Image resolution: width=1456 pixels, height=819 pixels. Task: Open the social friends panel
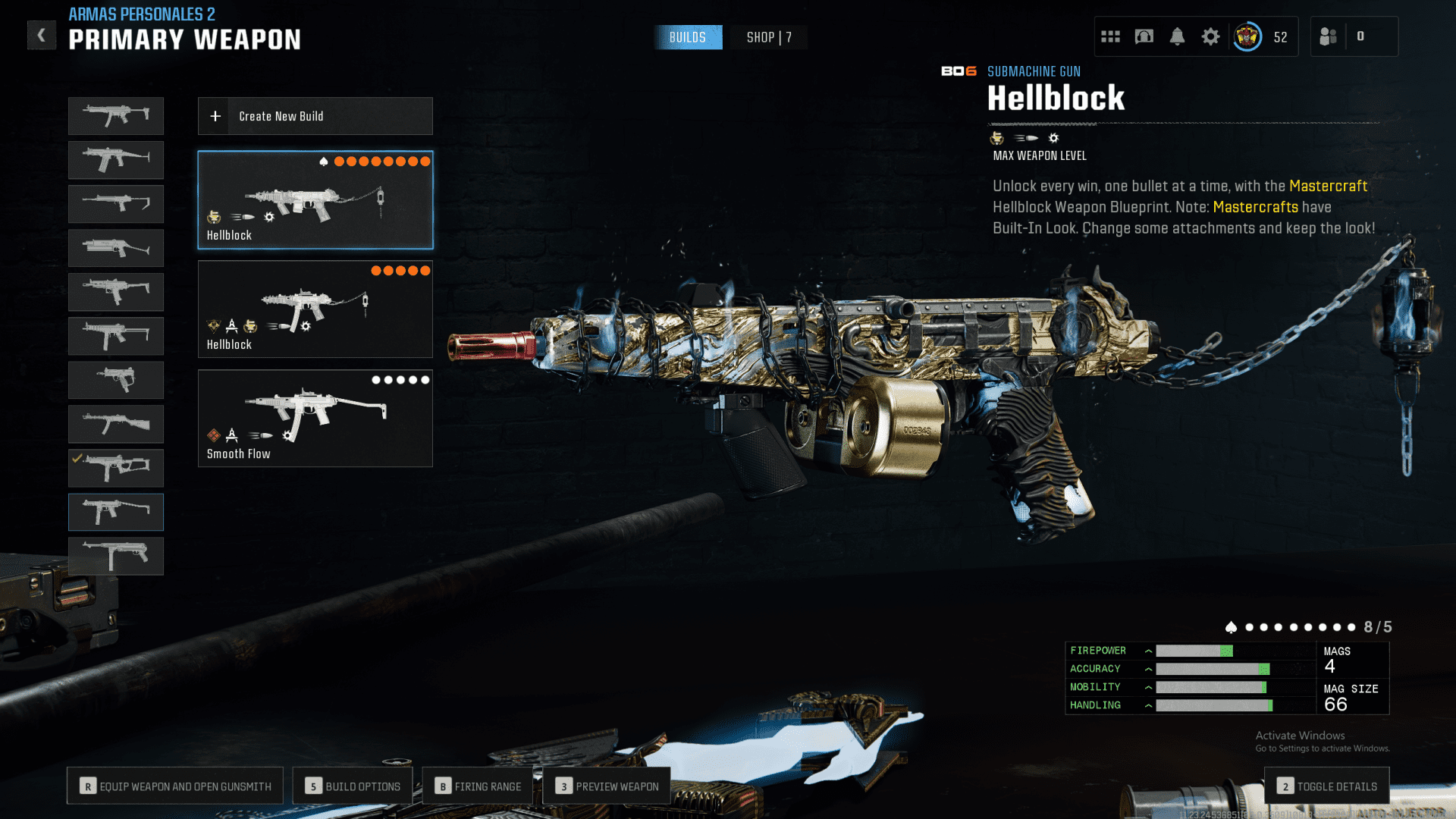pyautogui.click(x=1329, y=36)
